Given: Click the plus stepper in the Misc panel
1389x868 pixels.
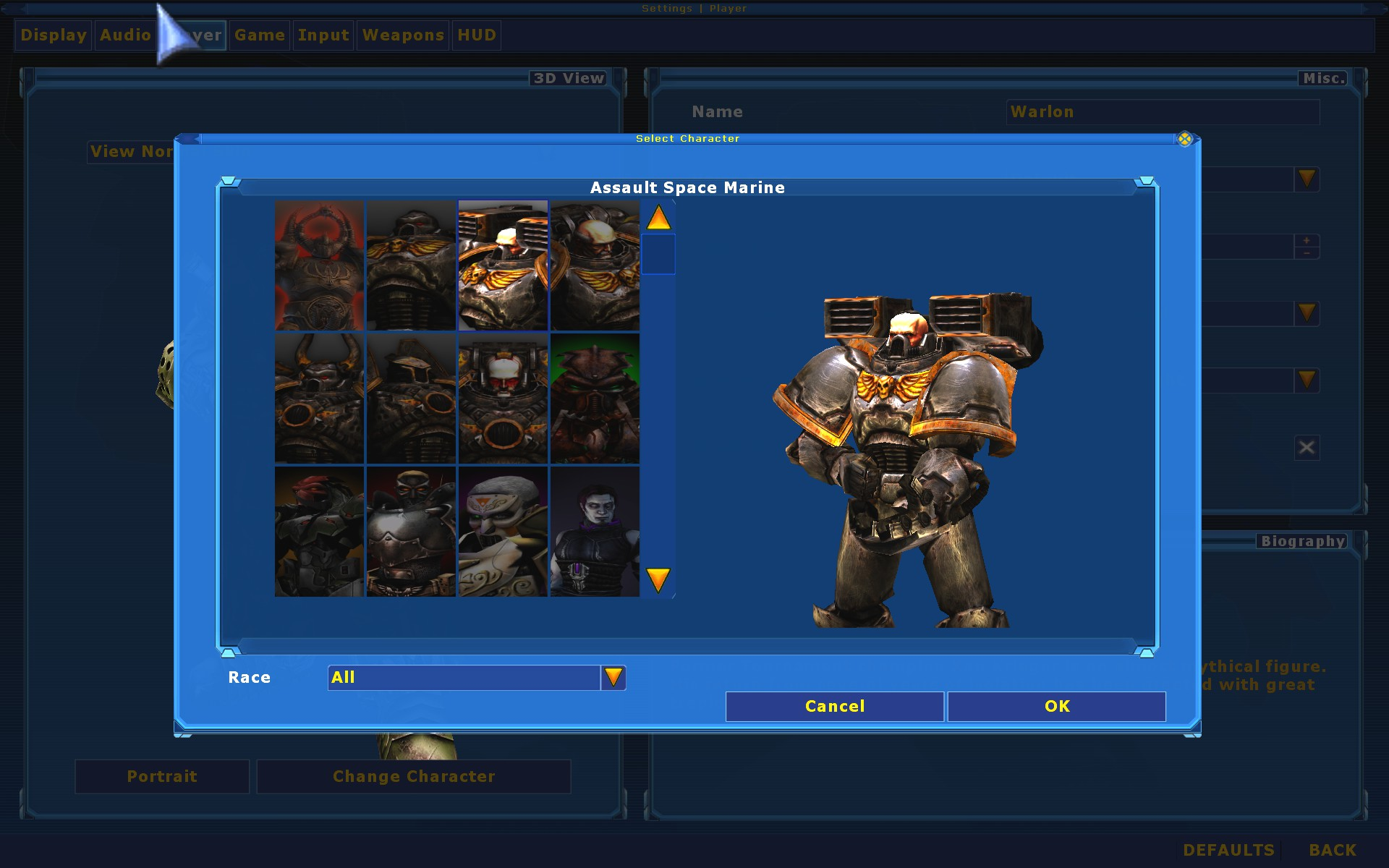Looking at the screenshot, I should pos(1307,240).
